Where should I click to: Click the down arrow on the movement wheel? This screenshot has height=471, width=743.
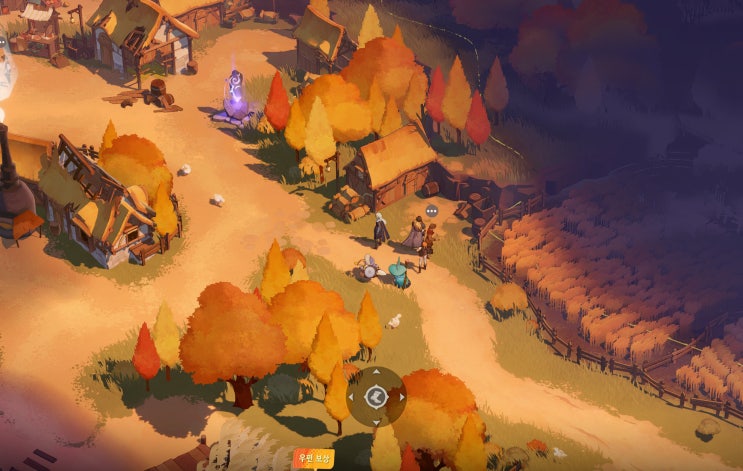coord(376,422)
